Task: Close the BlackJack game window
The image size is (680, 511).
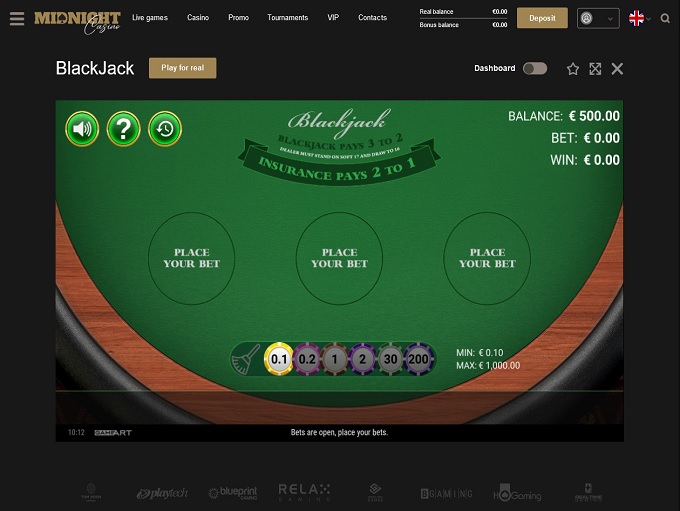Action: click(x=617, y=69)
